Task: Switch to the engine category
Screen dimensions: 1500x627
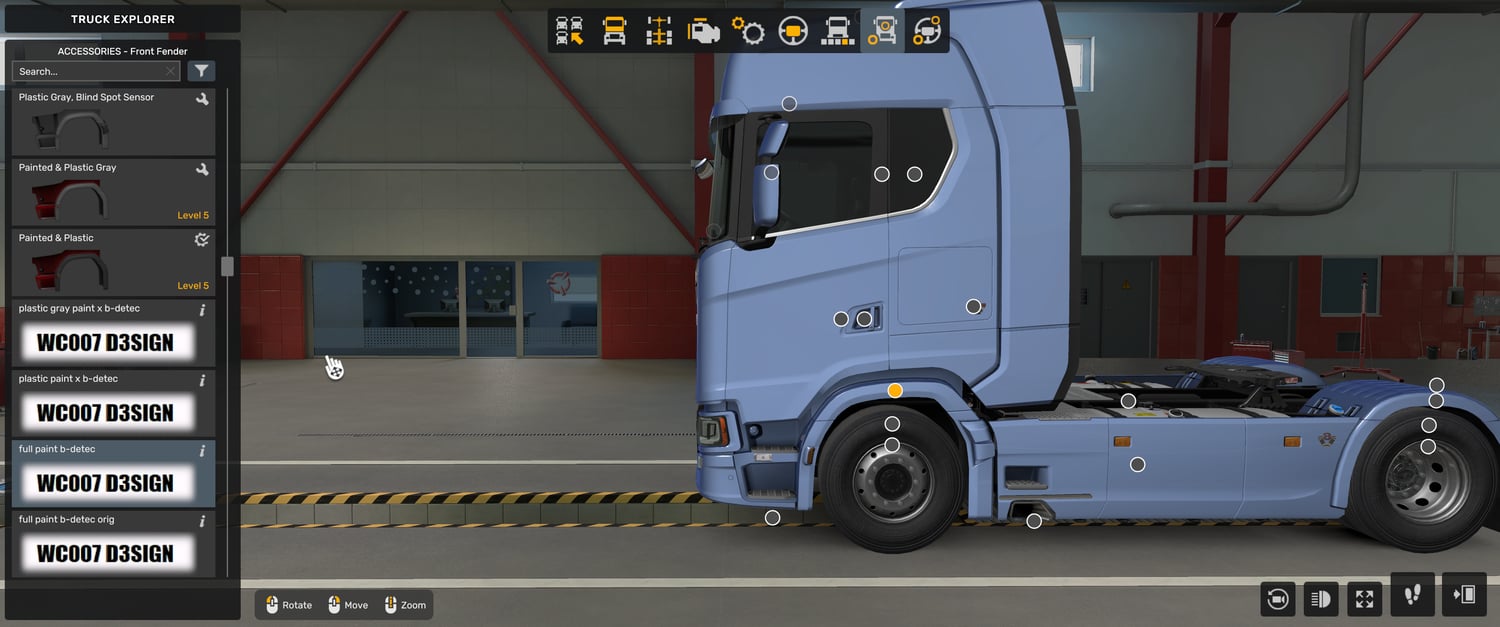Action: click(704, 32)
